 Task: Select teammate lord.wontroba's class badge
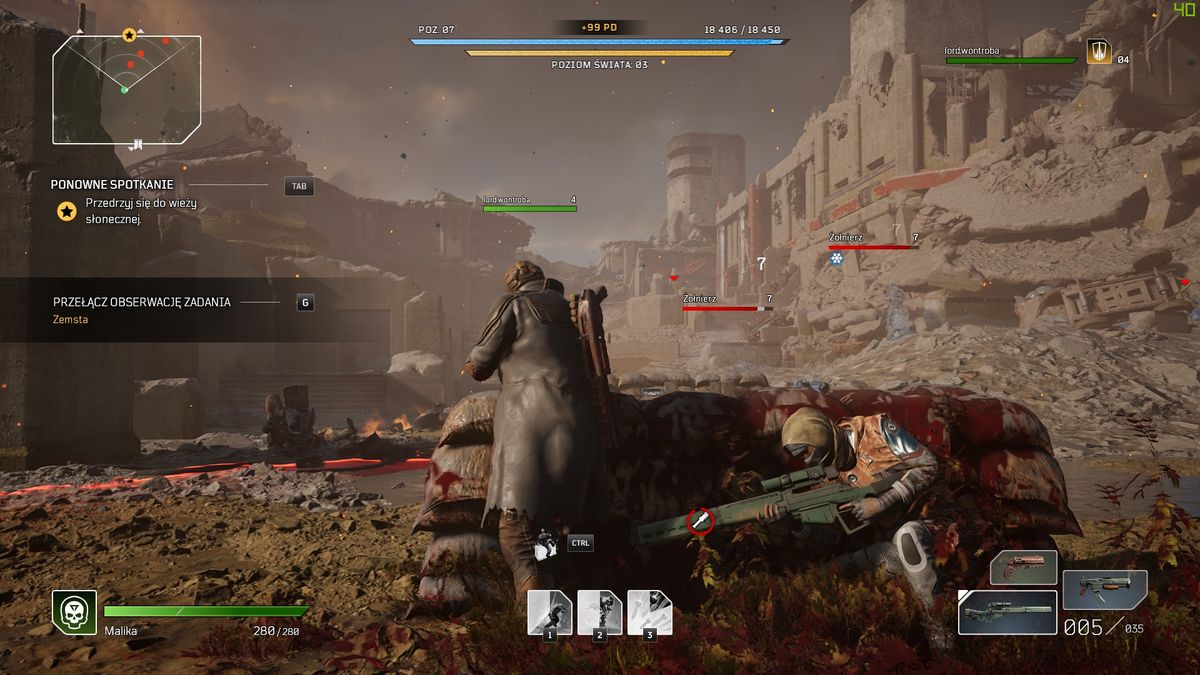[x=1097, y=52]
